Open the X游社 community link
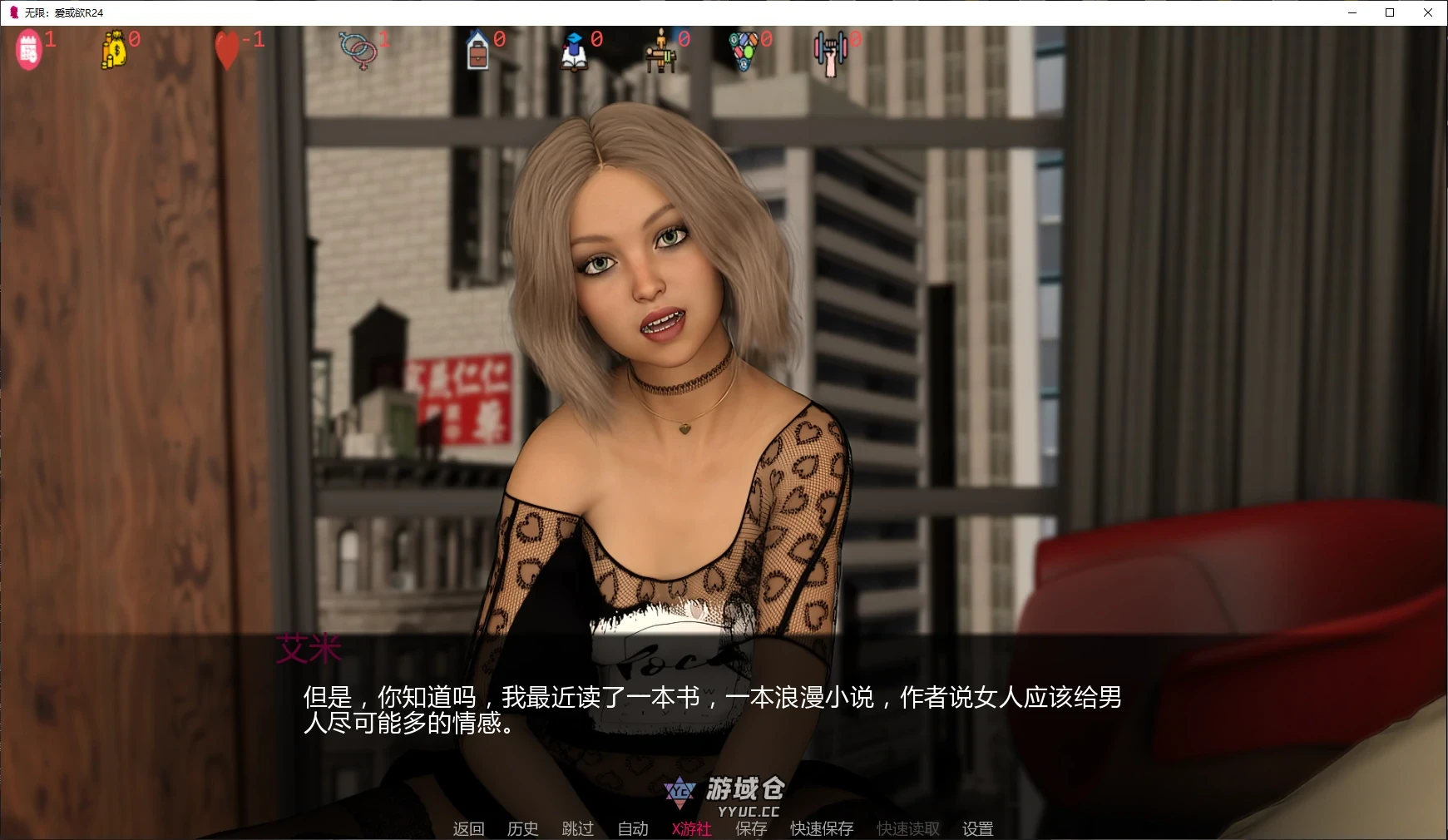The image size is (1448, 840). (690, 828)
